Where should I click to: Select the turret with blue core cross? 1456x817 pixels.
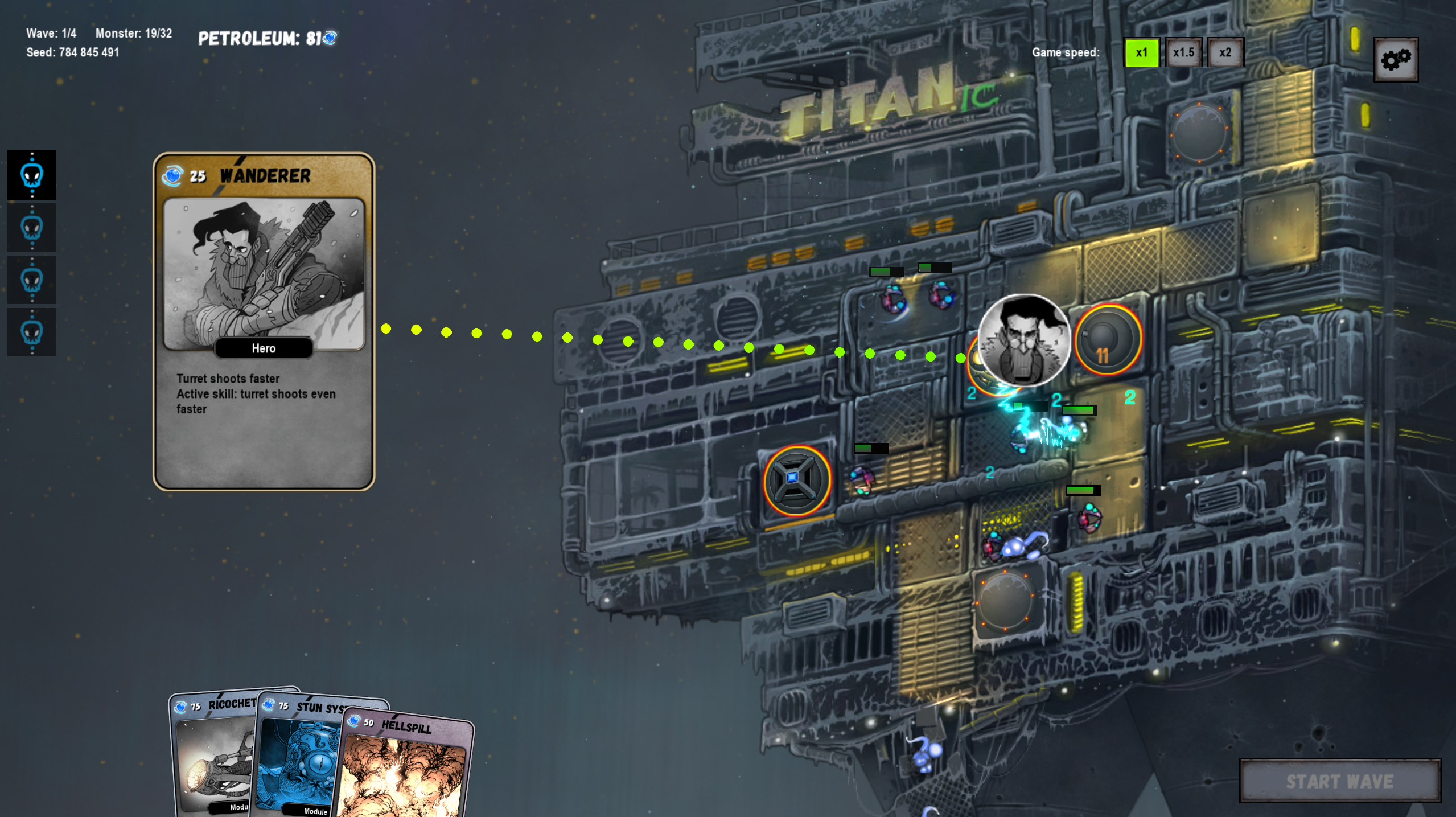[796, 480]
